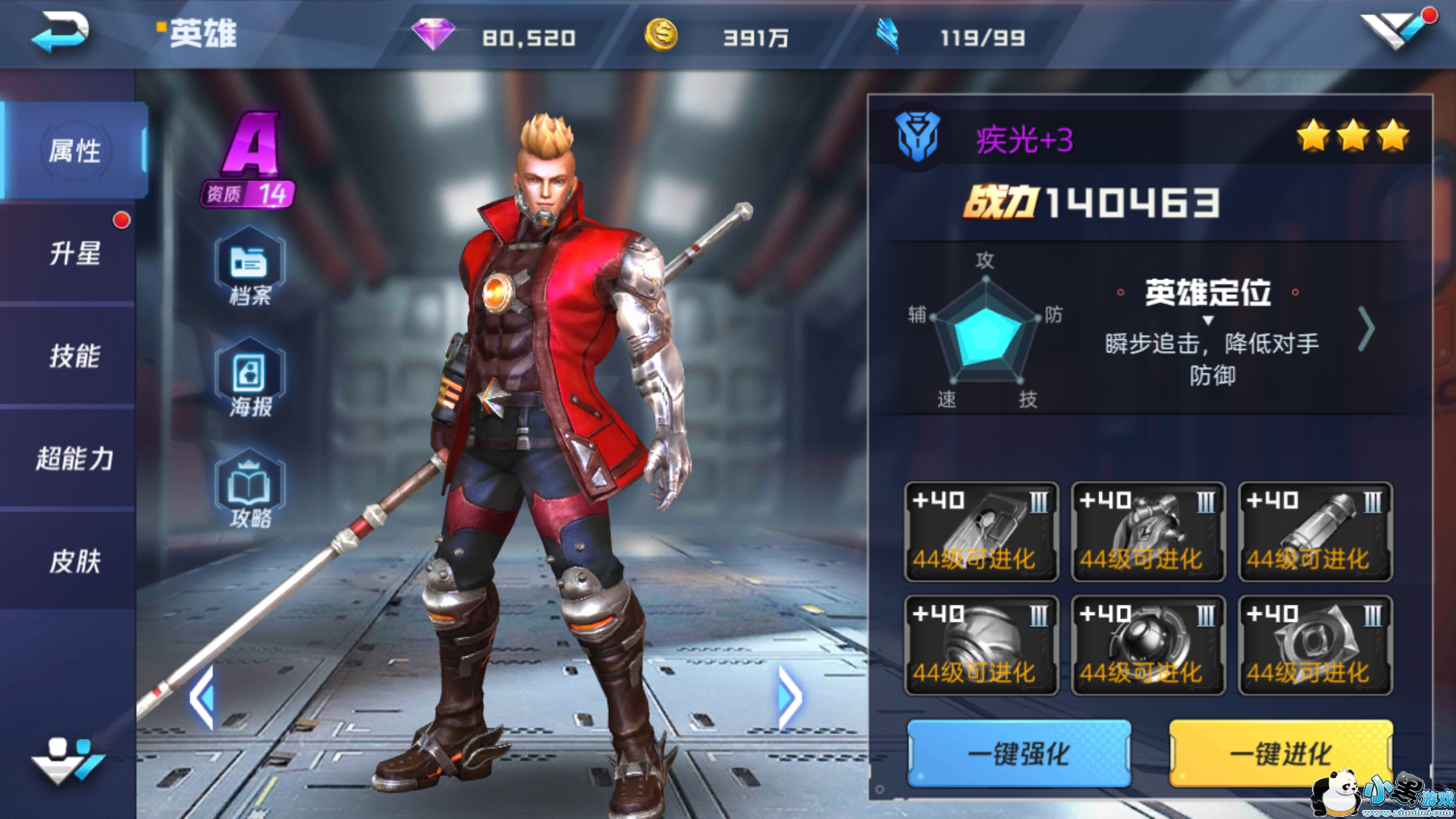Go back using the return arrow
1456x819 pixels.
[60, 32]
